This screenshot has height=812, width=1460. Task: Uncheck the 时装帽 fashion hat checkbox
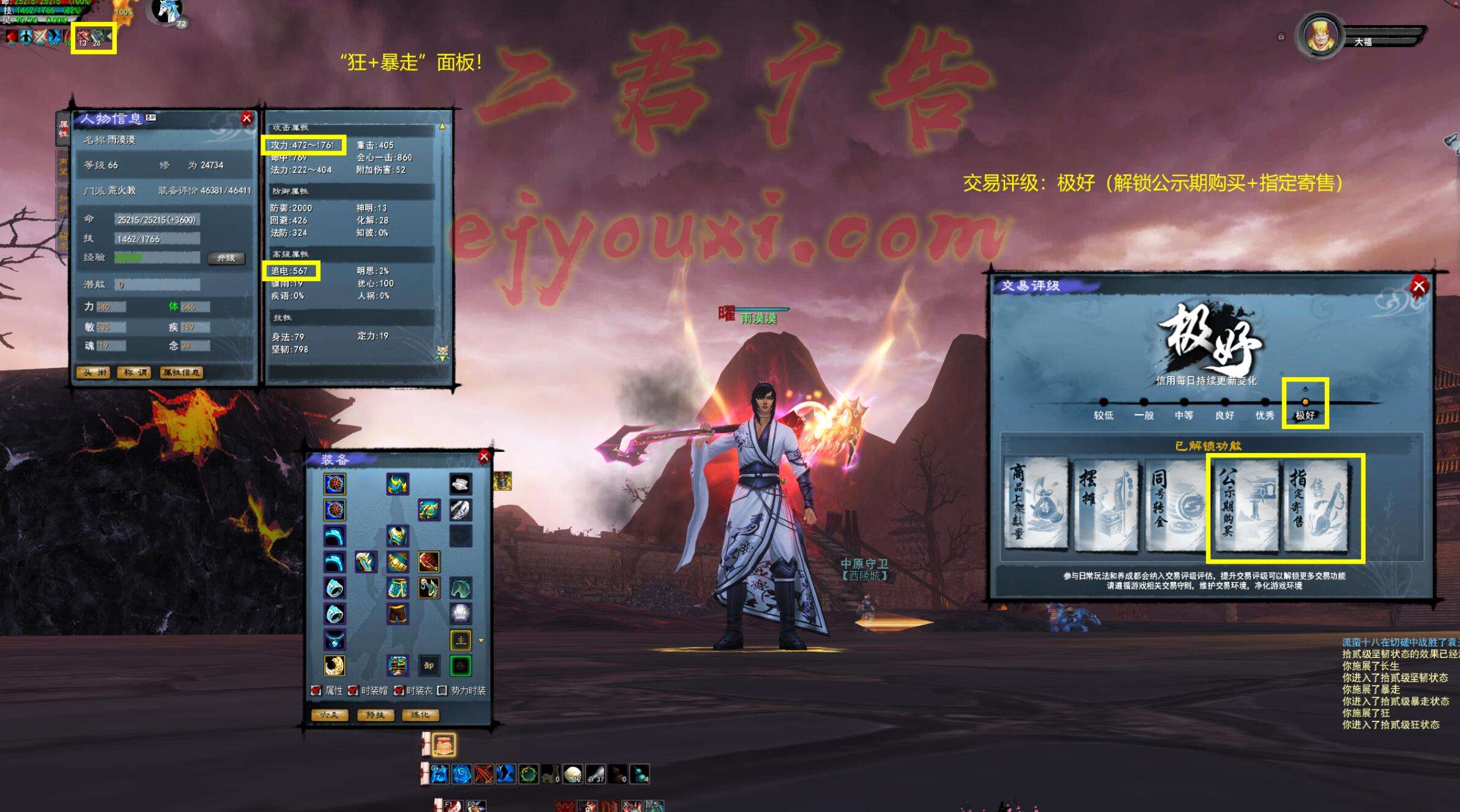click(x=353, y=690)
